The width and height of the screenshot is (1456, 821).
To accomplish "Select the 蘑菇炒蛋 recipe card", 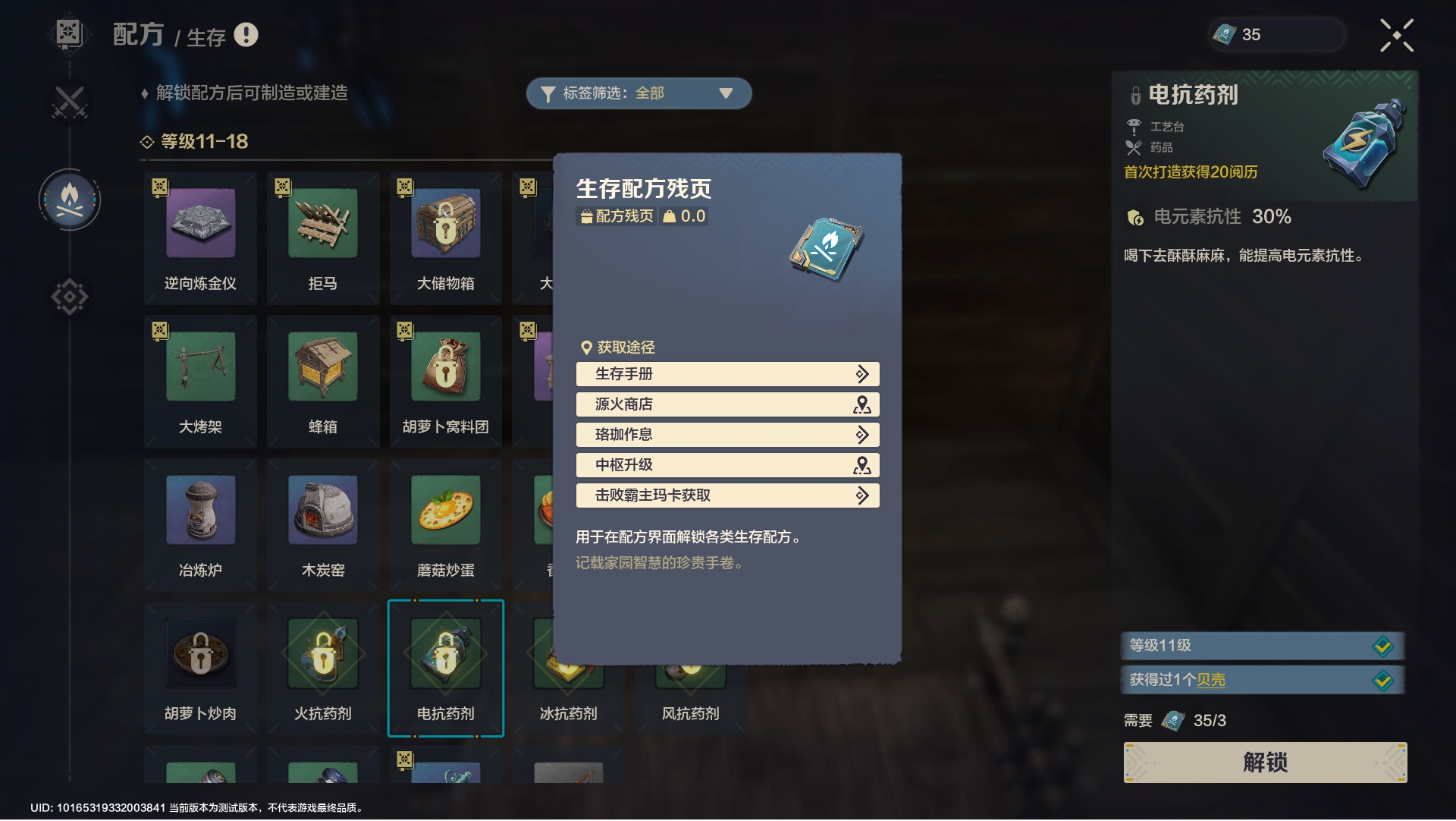I will click(x=445, y=524).
